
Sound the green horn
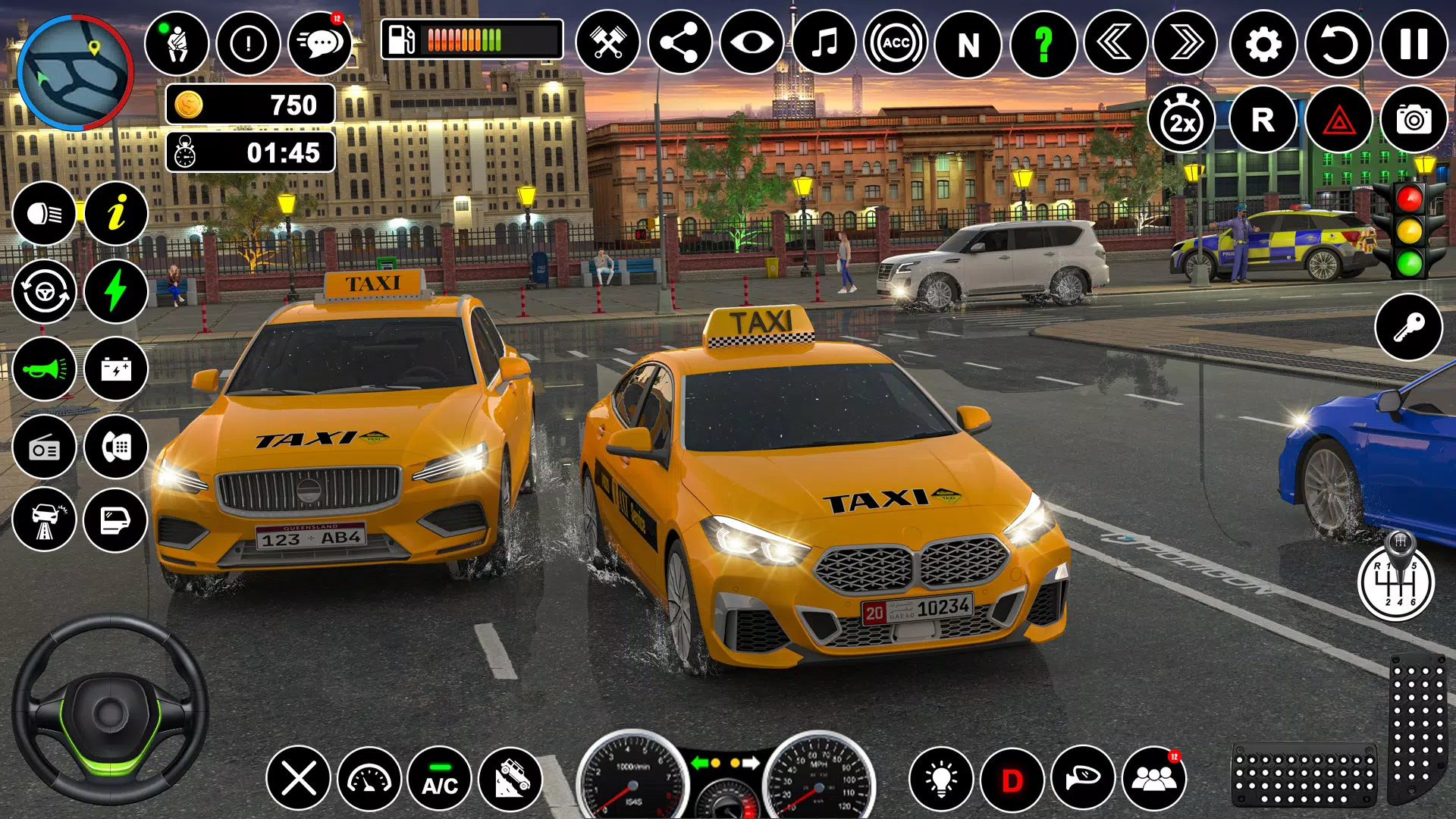pyautogui.click(x=44, y=369)
